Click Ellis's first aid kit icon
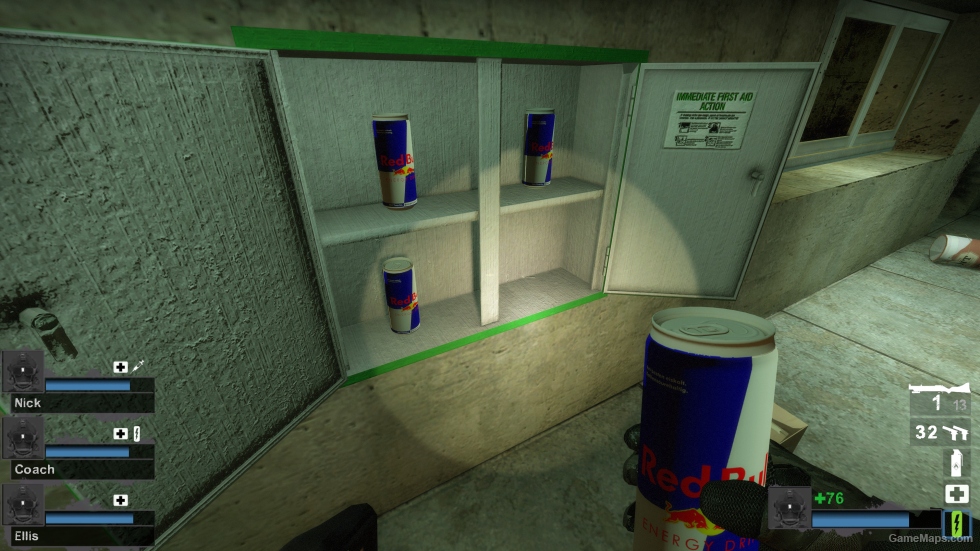980x551 pixels. [121, 500]
